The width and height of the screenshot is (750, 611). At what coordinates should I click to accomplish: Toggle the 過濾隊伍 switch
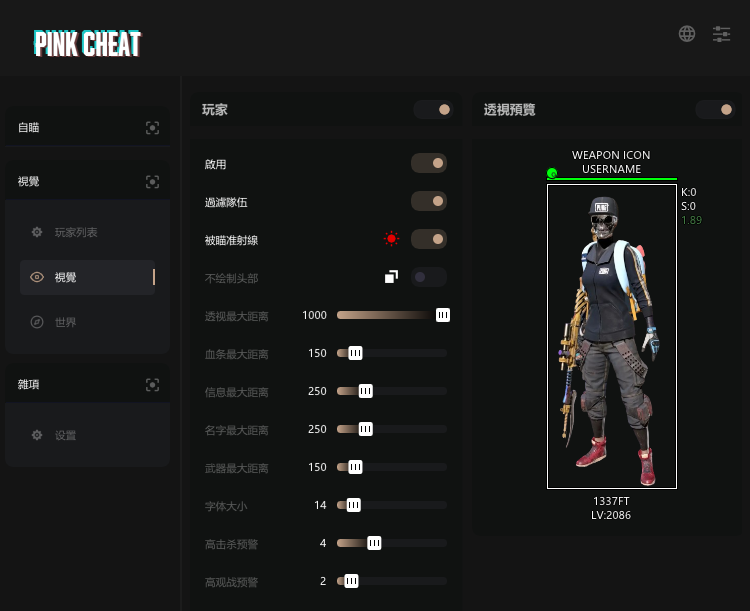429,201
